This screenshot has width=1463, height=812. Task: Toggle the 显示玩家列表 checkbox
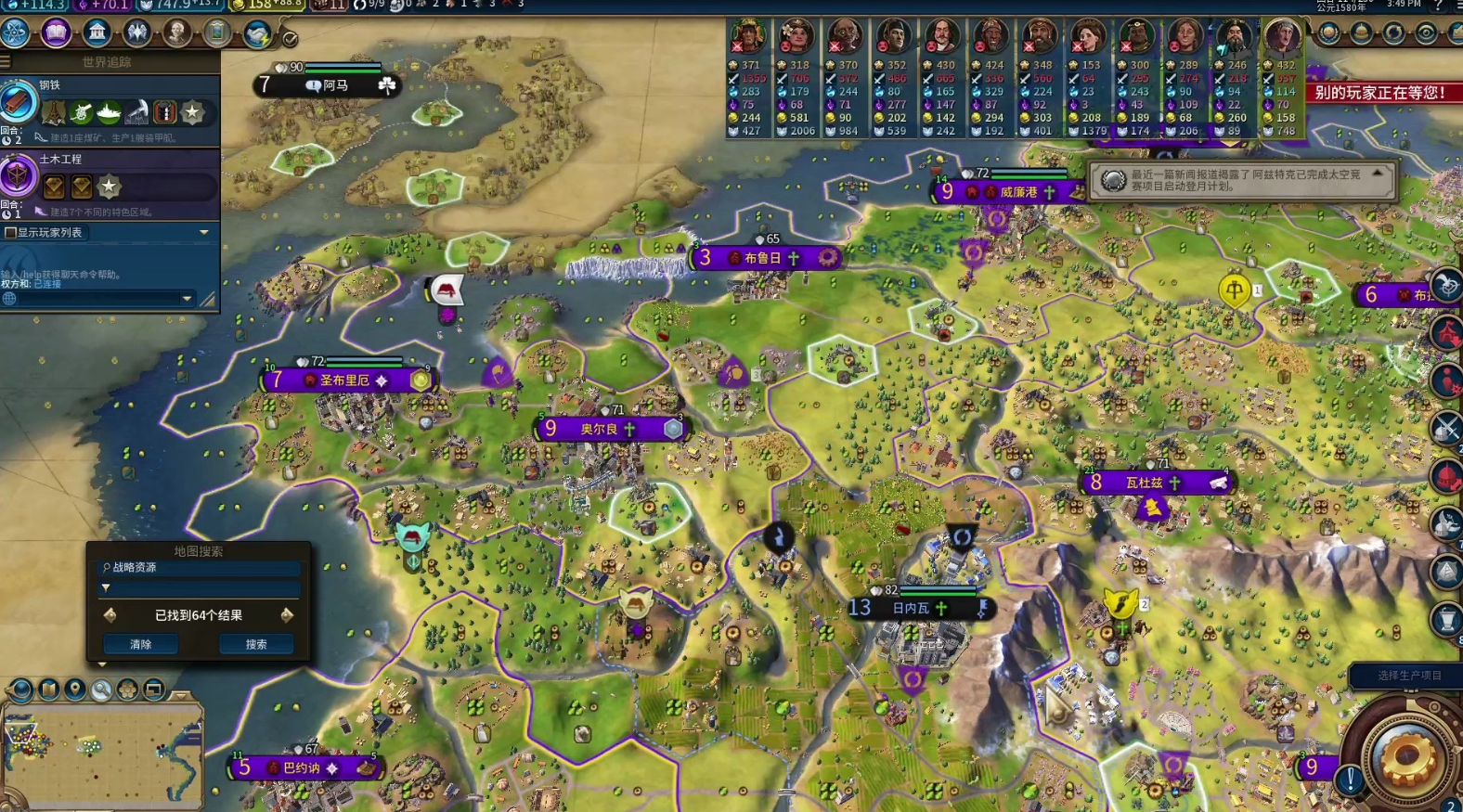pos(11,232)
